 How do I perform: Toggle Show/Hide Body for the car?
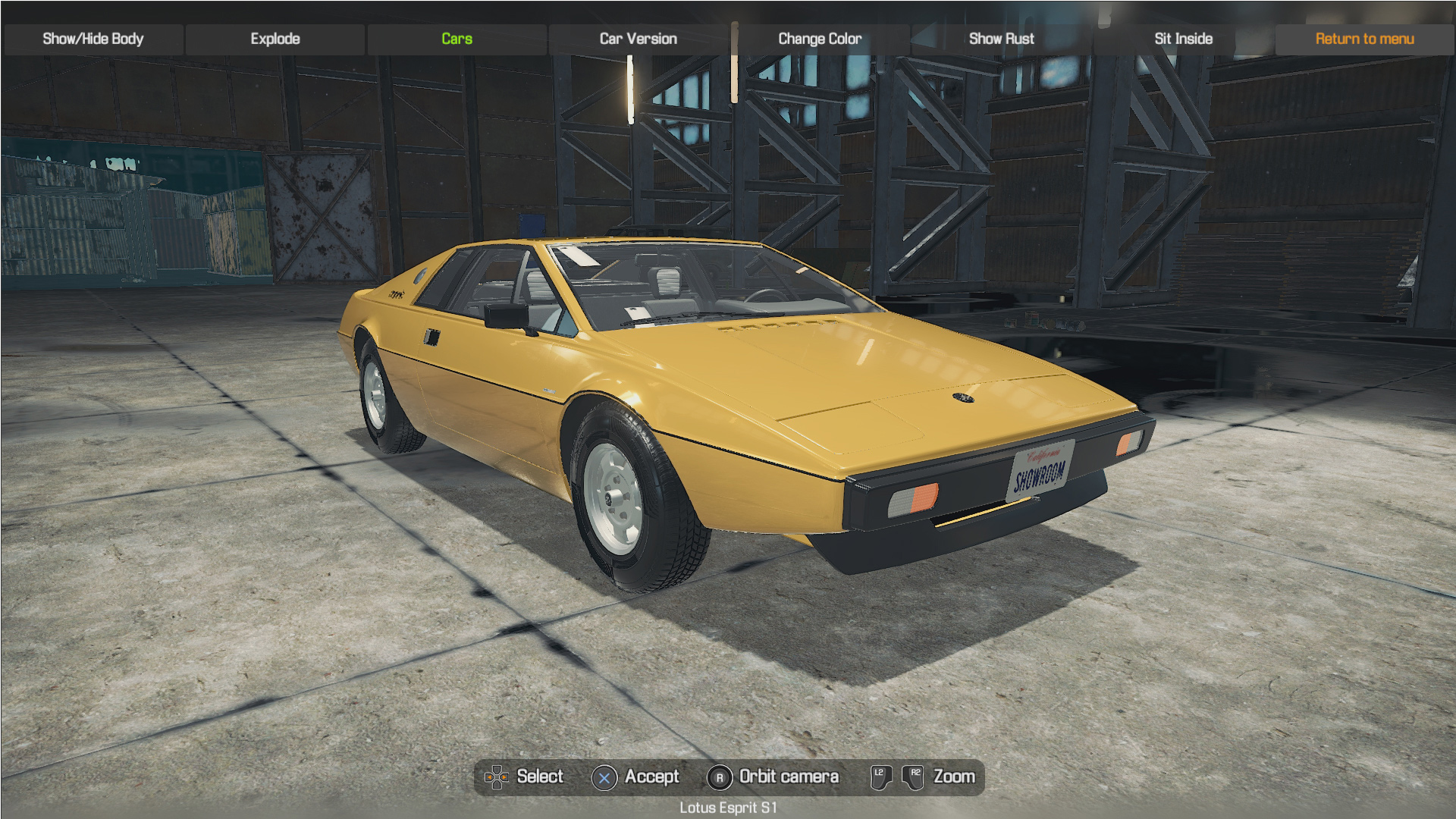click(x=93, y=39)
